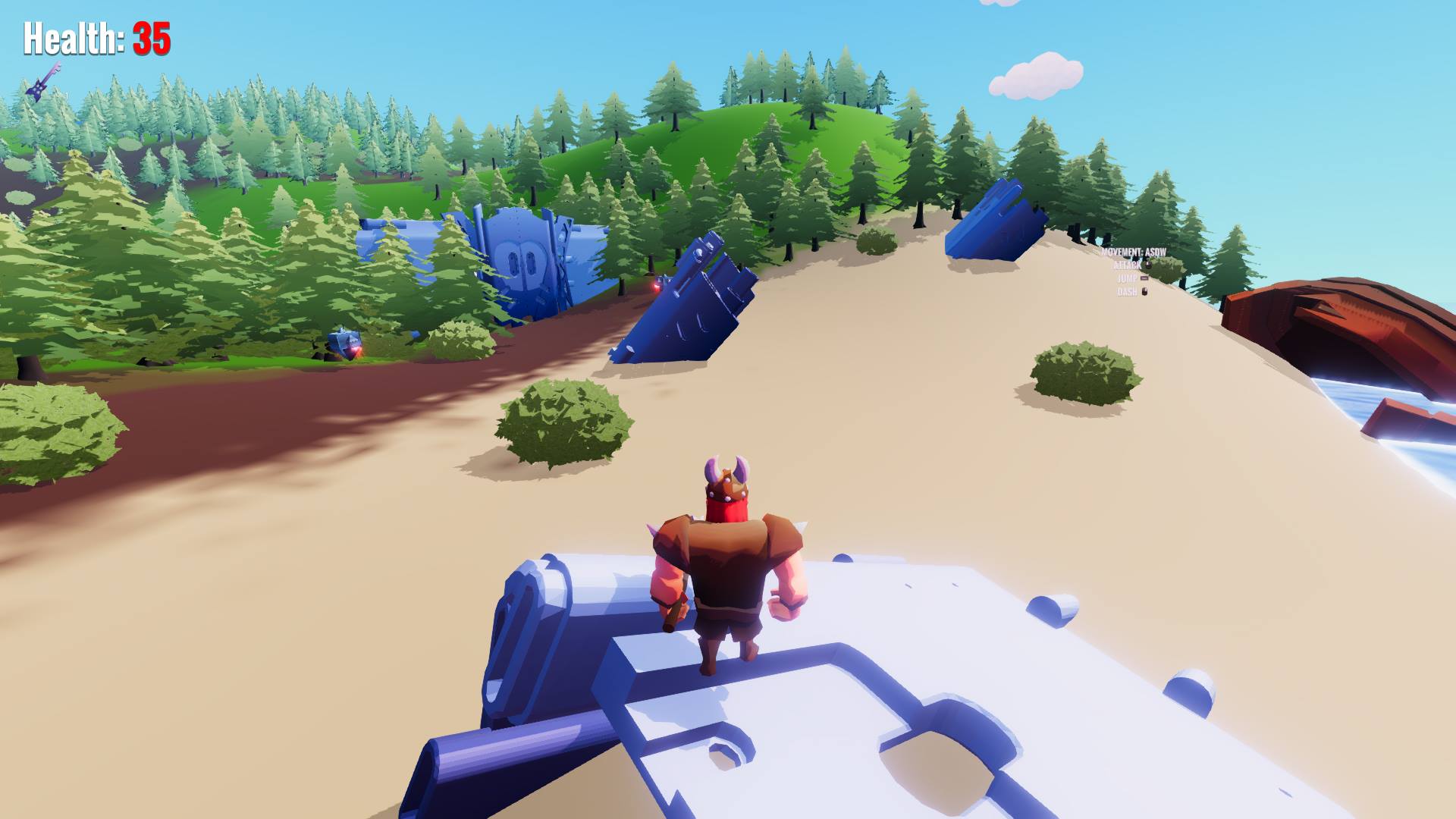Click the ATTACK control label

click(x=1128, y=265)
